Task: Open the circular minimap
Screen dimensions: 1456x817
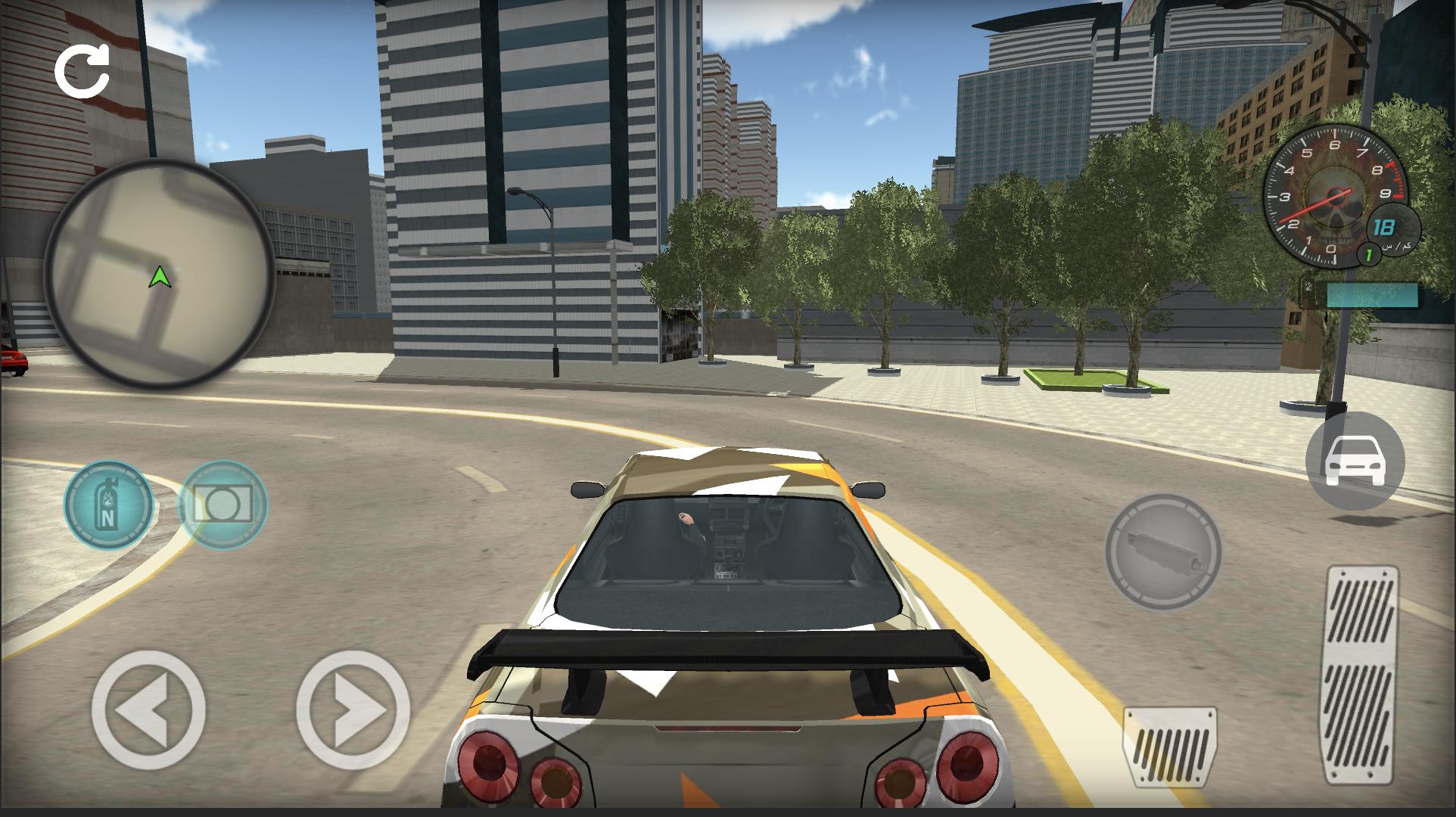Action: coord(159,274)
